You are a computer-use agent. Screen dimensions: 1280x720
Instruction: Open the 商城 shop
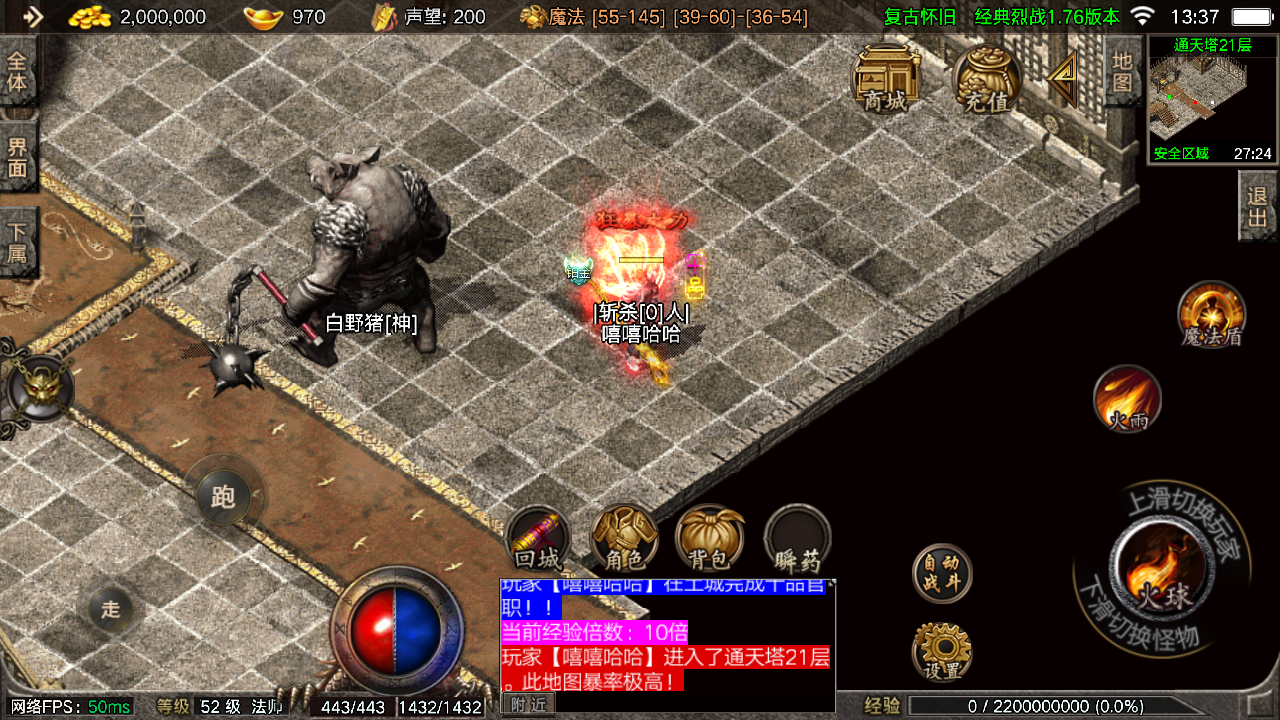pos(886,78)
